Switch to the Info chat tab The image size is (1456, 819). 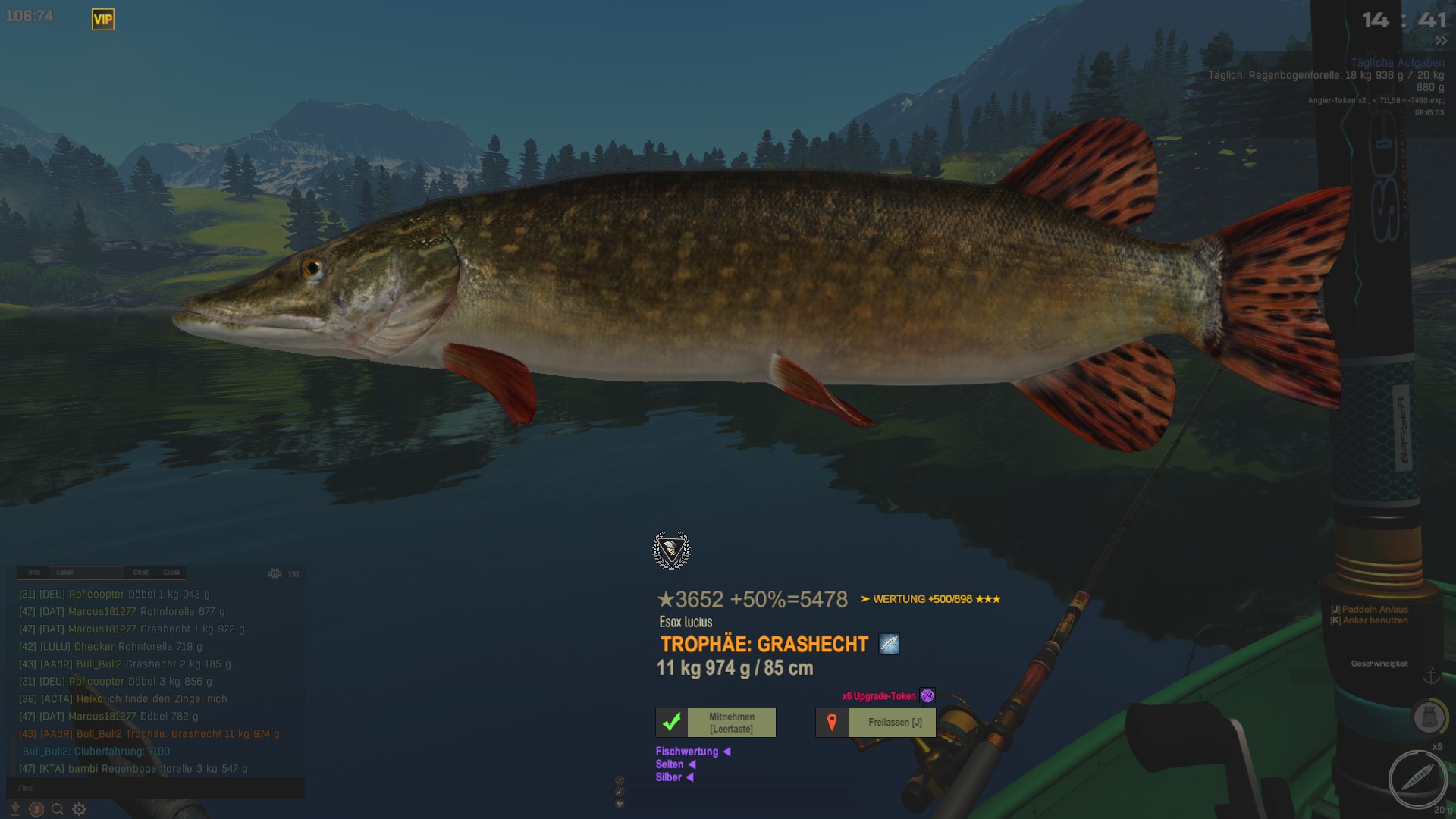[x=34, y=573]
